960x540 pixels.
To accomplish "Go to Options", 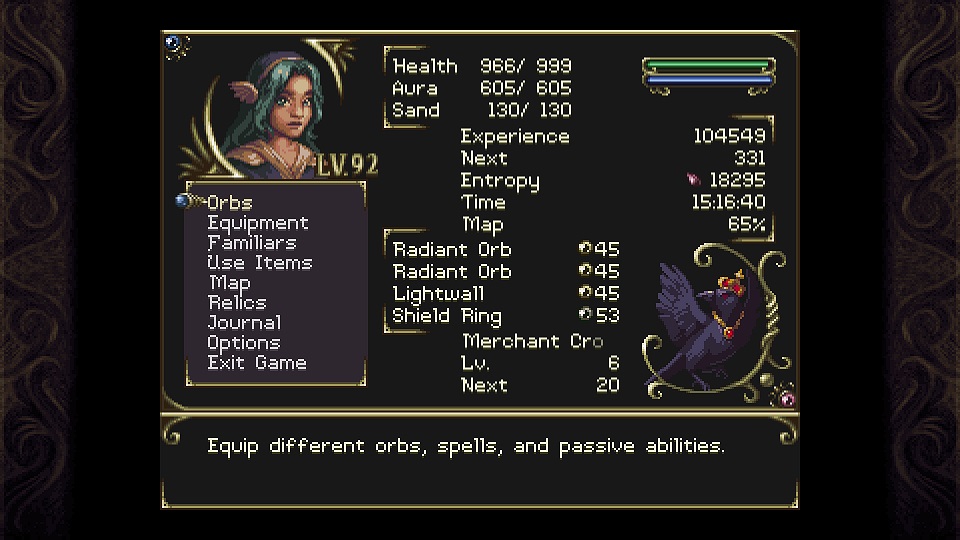I will pos(243,343).
